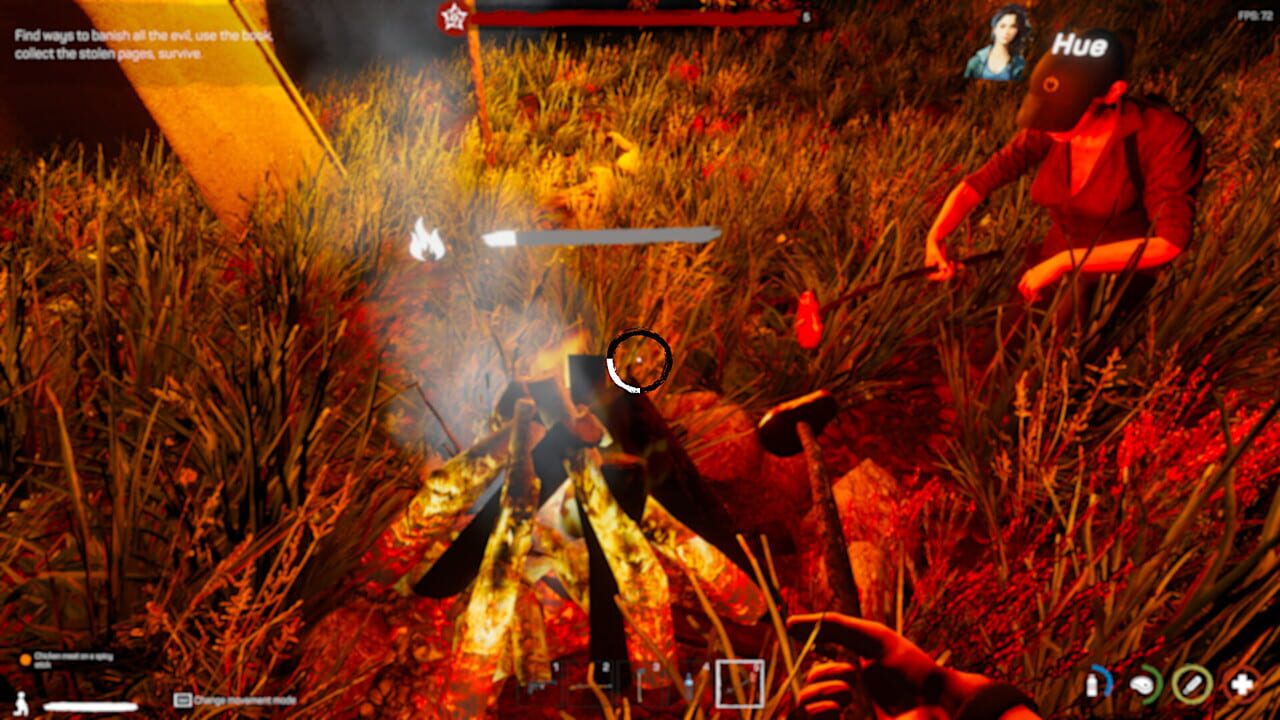
Task: Select the highlighted slot 5
Action: [740, 684]
